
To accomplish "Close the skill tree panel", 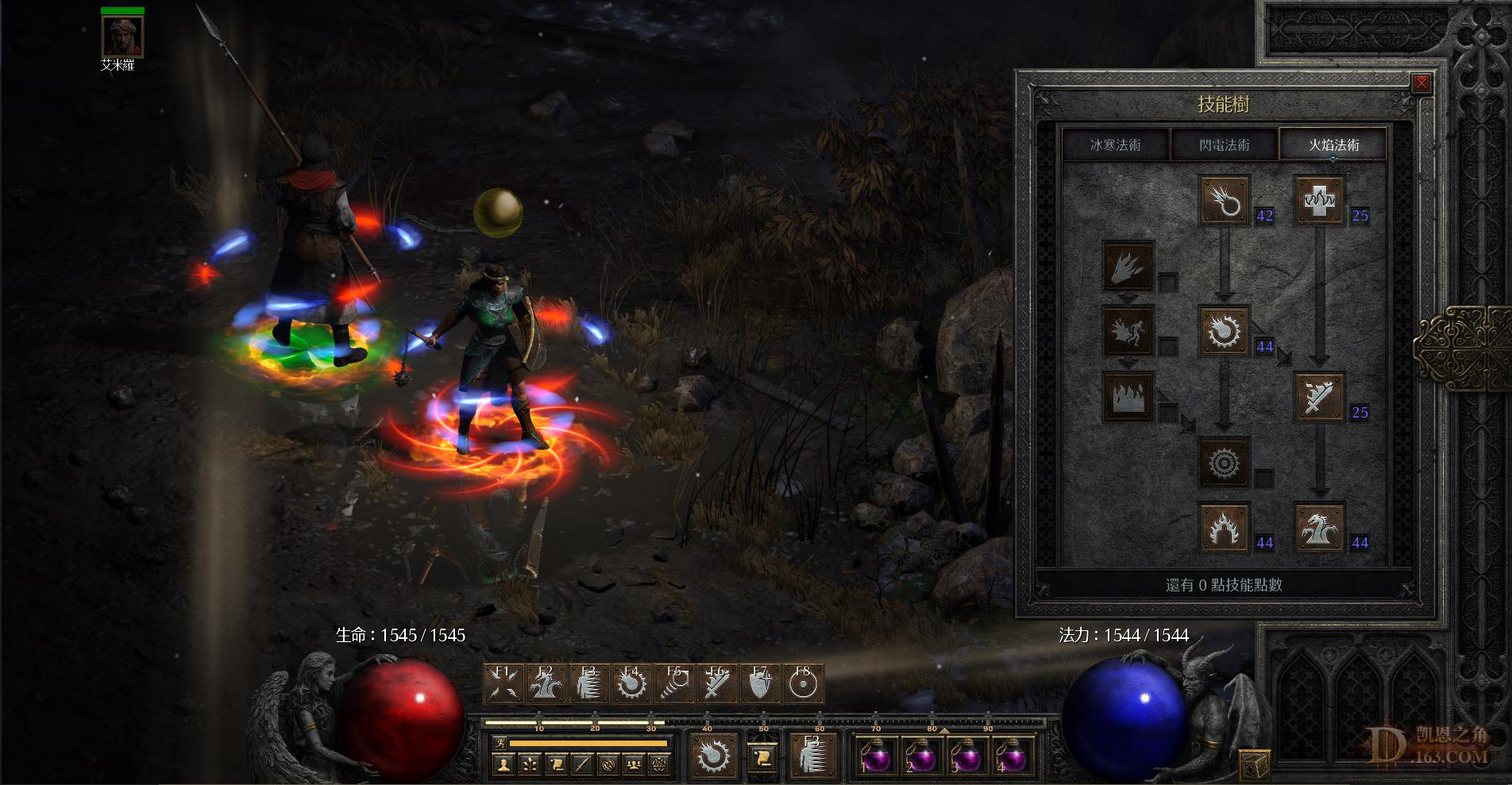I will tap(1421, 83).
